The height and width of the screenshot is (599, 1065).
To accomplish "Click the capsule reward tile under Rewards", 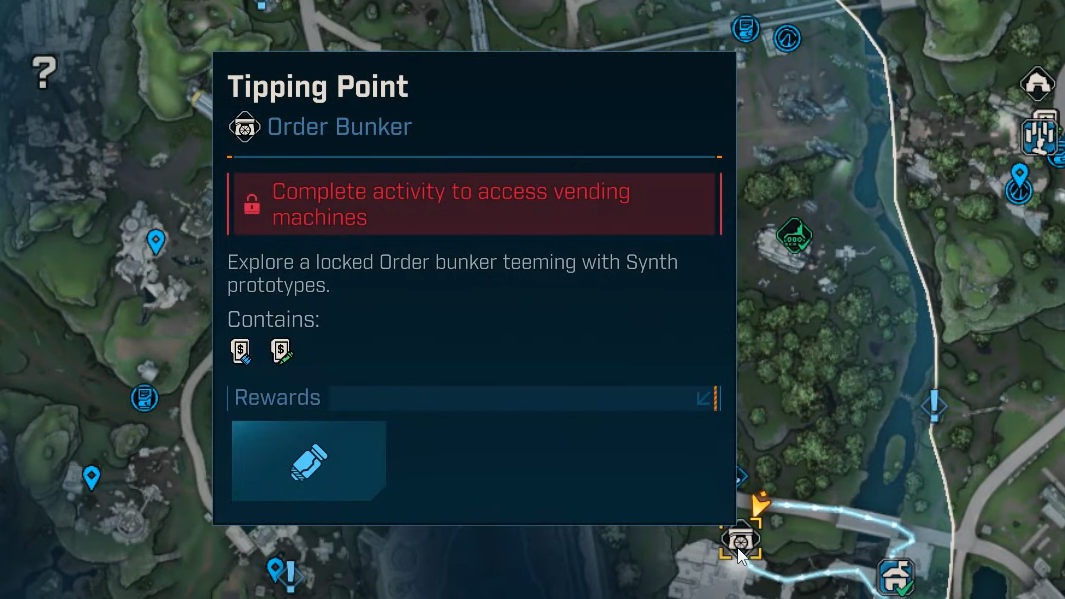I will pyautogui.click(x=309, y=461).
